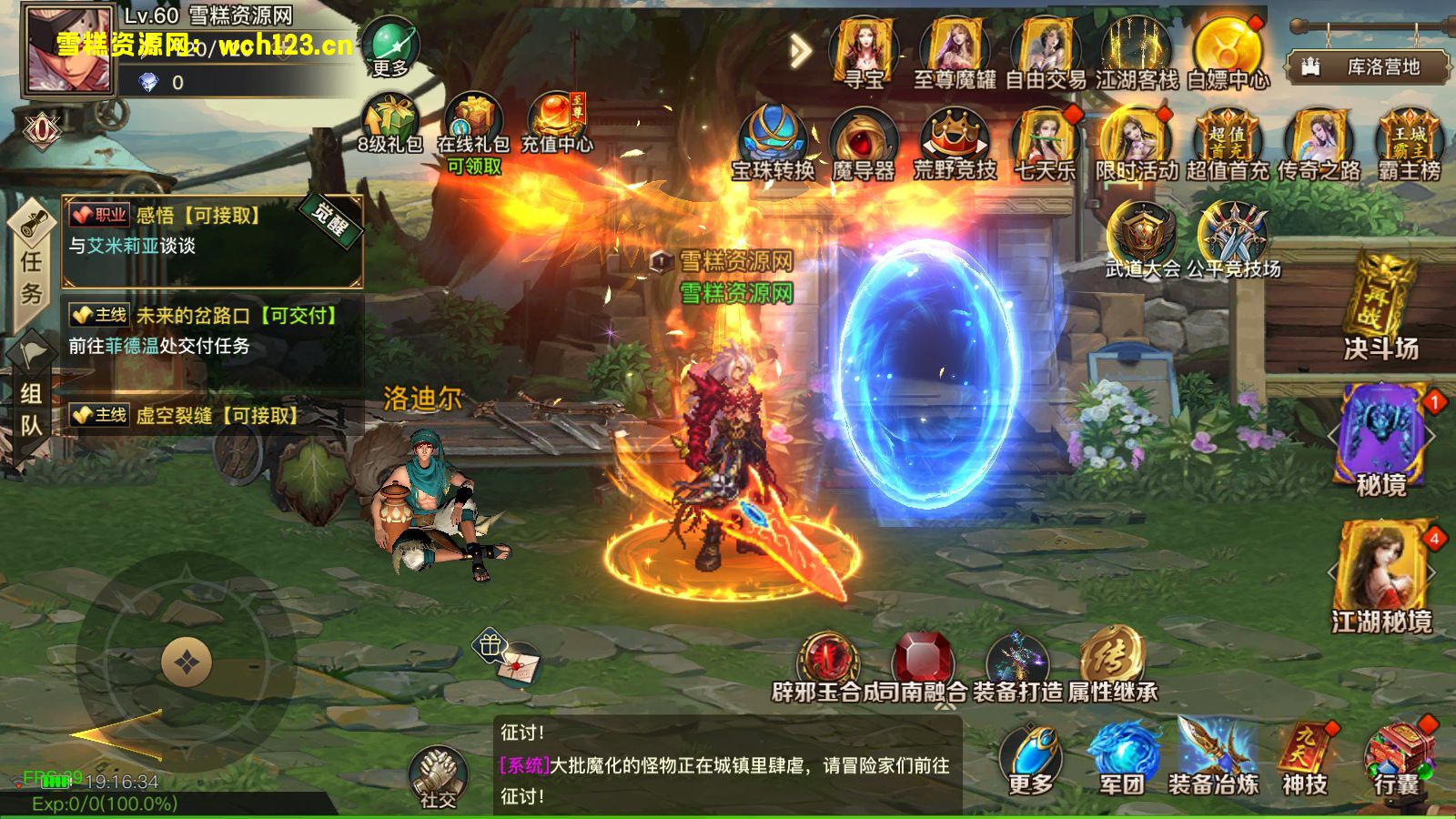Viewport: 1456px width, 819px height.
Task: Click the player character portrait
Action: 69,52
